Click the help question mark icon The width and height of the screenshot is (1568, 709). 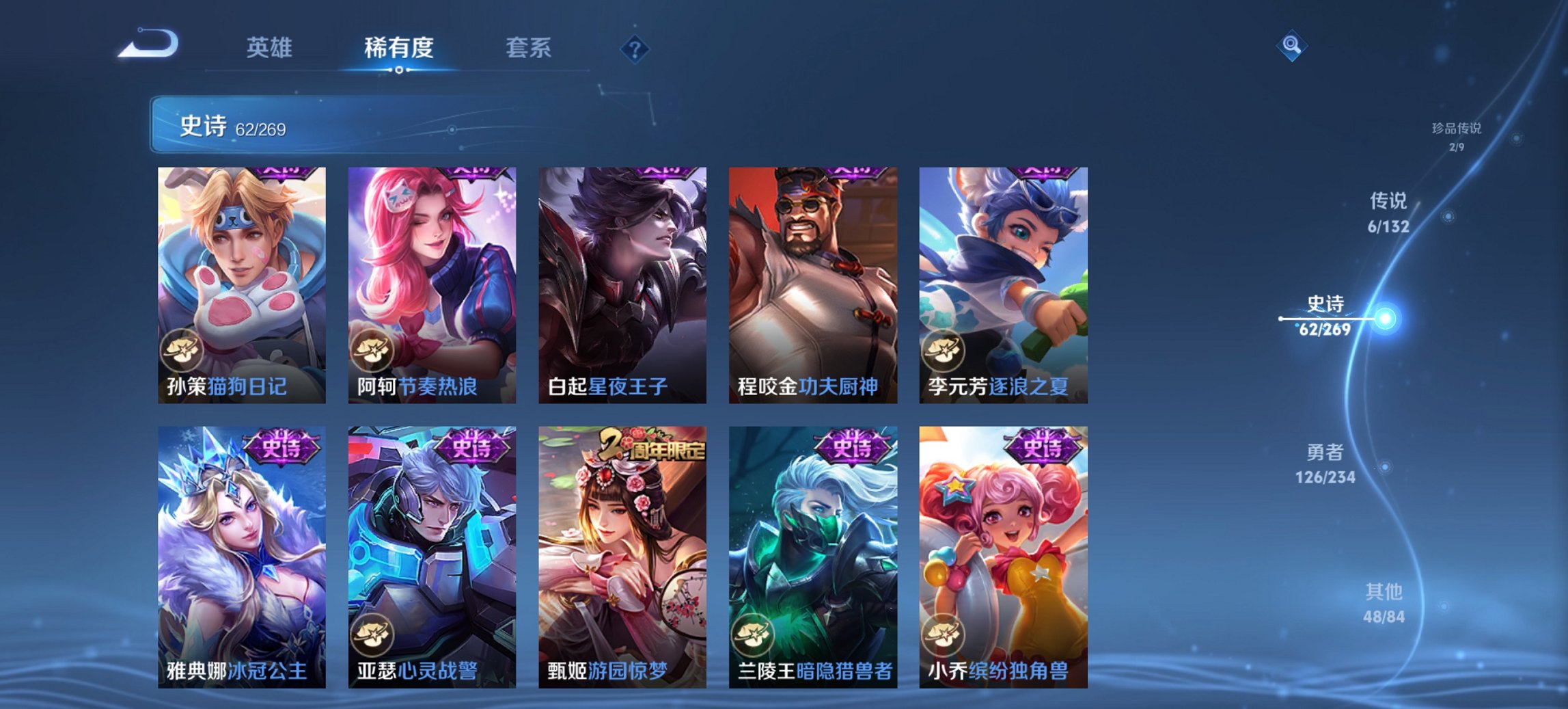634,49
